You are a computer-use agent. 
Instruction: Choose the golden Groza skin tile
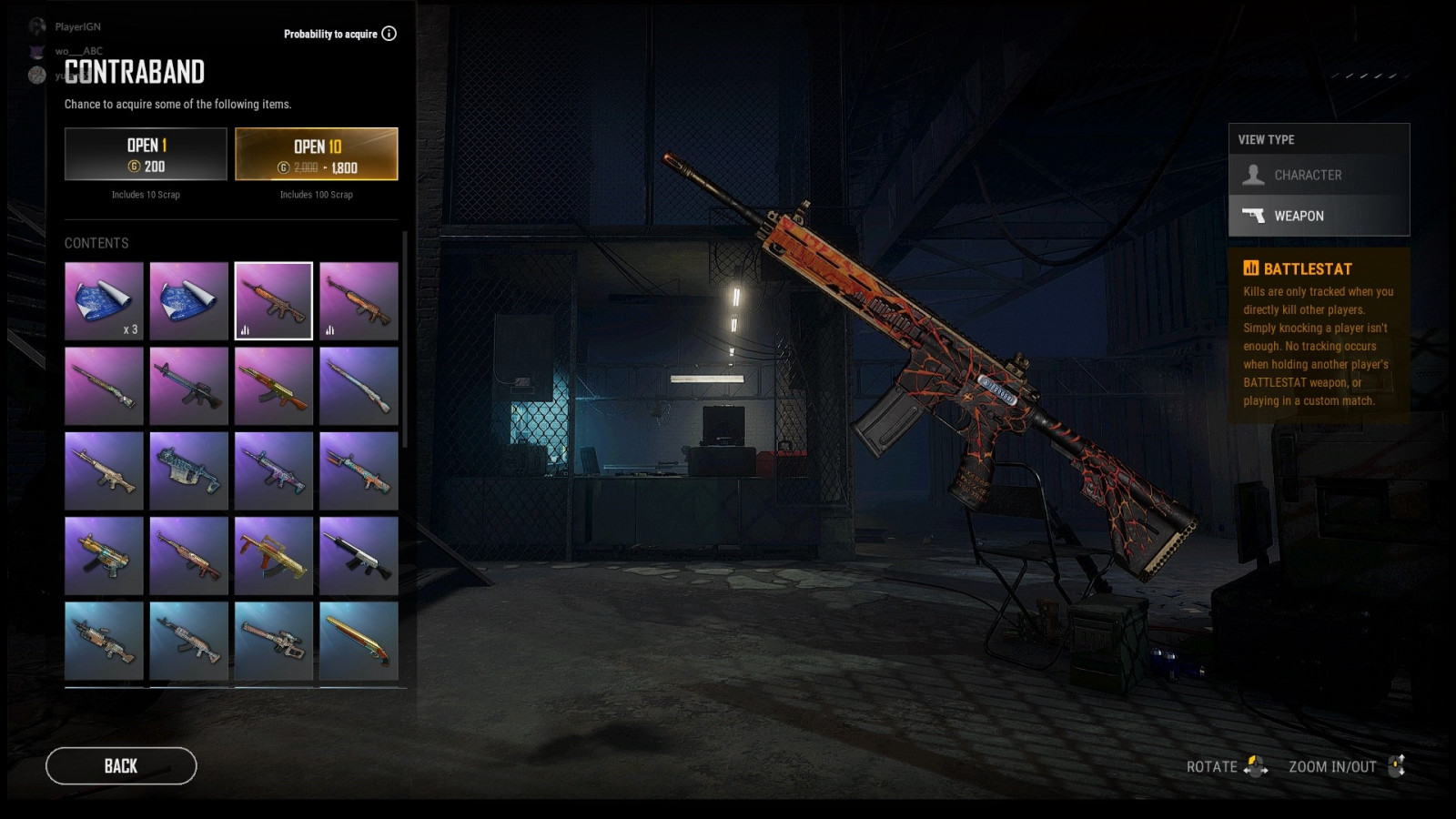273,556
